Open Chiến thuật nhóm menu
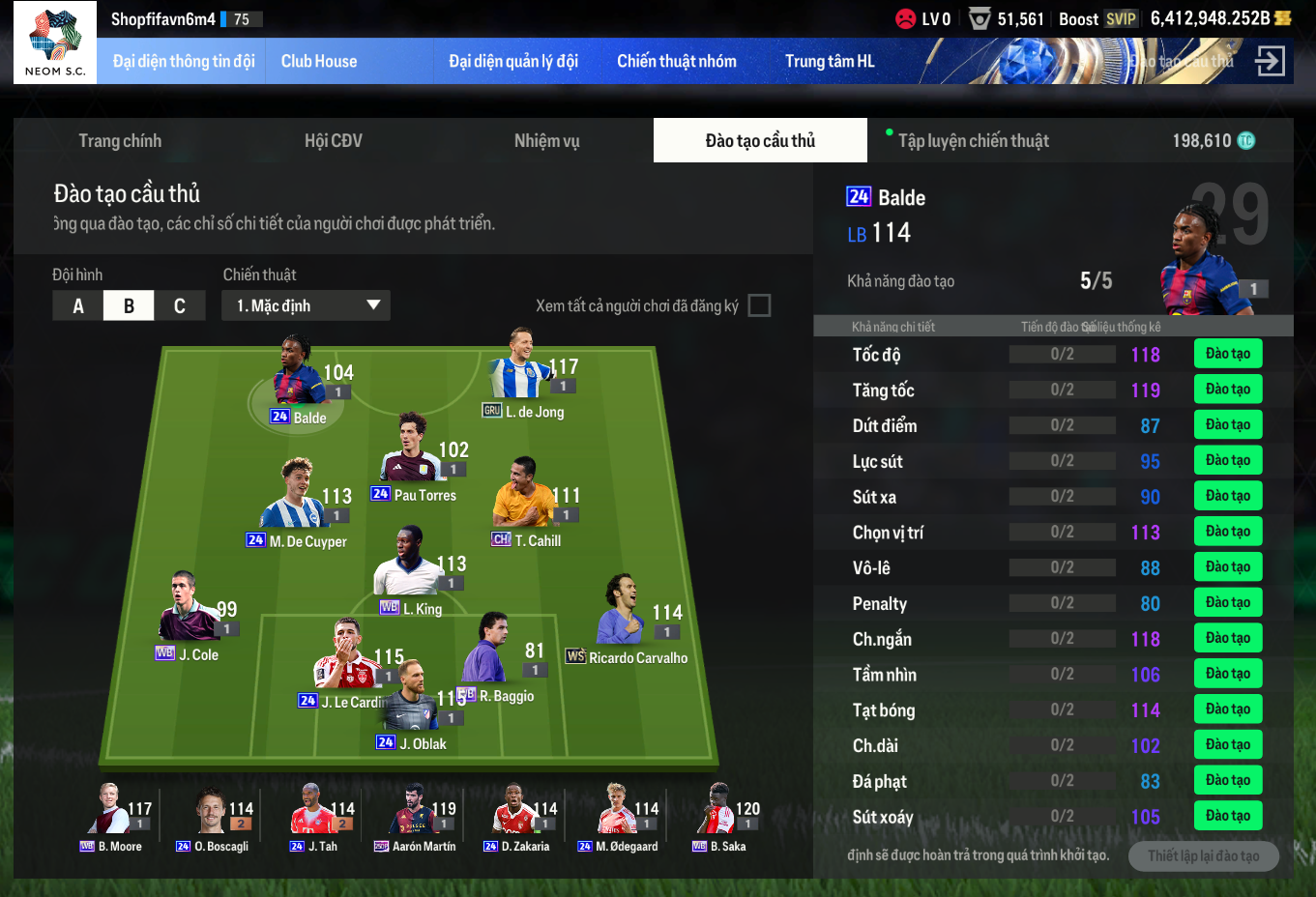This screenshot has width=1316, height=897. (676, 61)
